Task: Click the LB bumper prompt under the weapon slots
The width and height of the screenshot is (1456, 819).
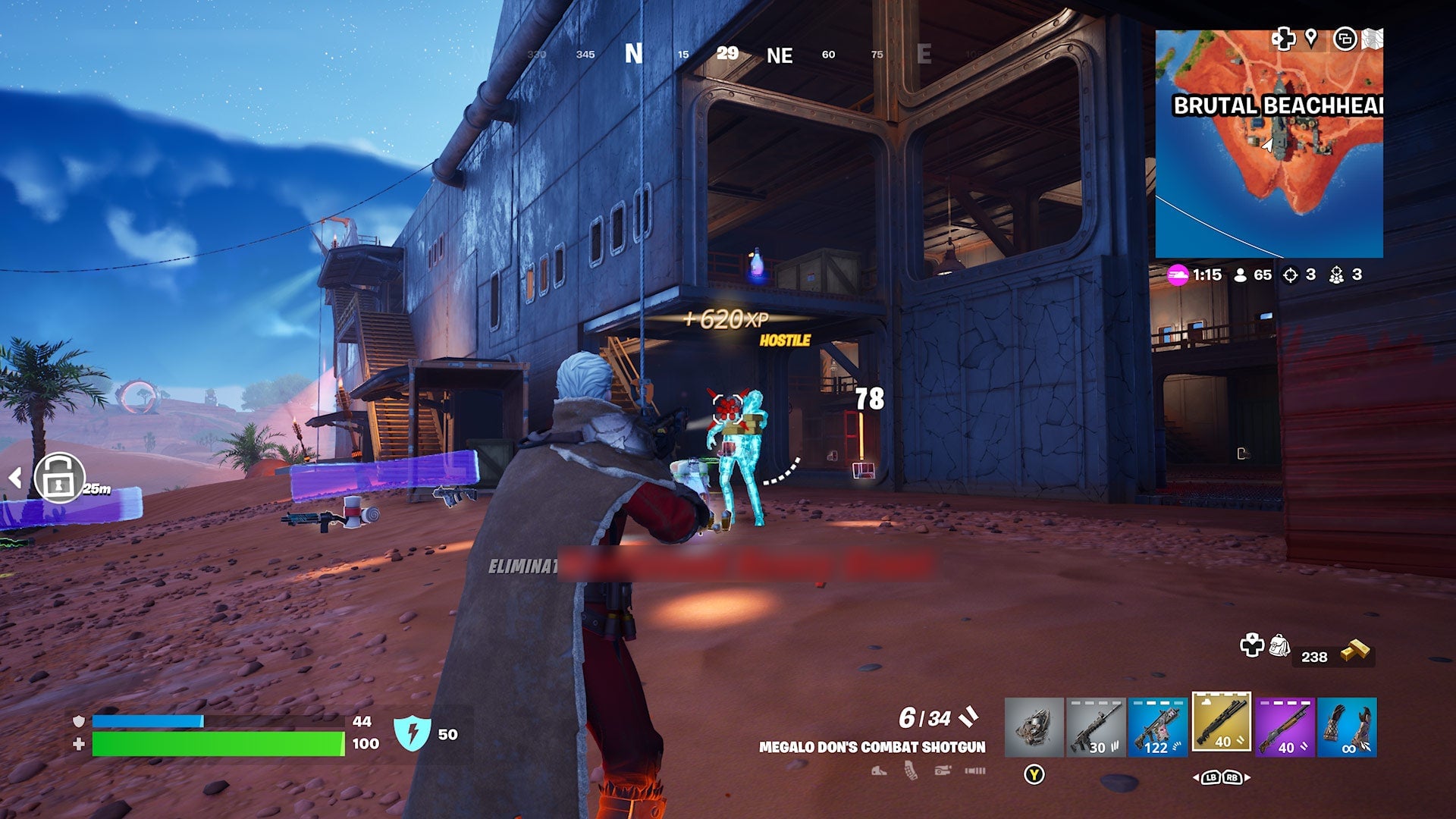Action: coord(1210,779)
